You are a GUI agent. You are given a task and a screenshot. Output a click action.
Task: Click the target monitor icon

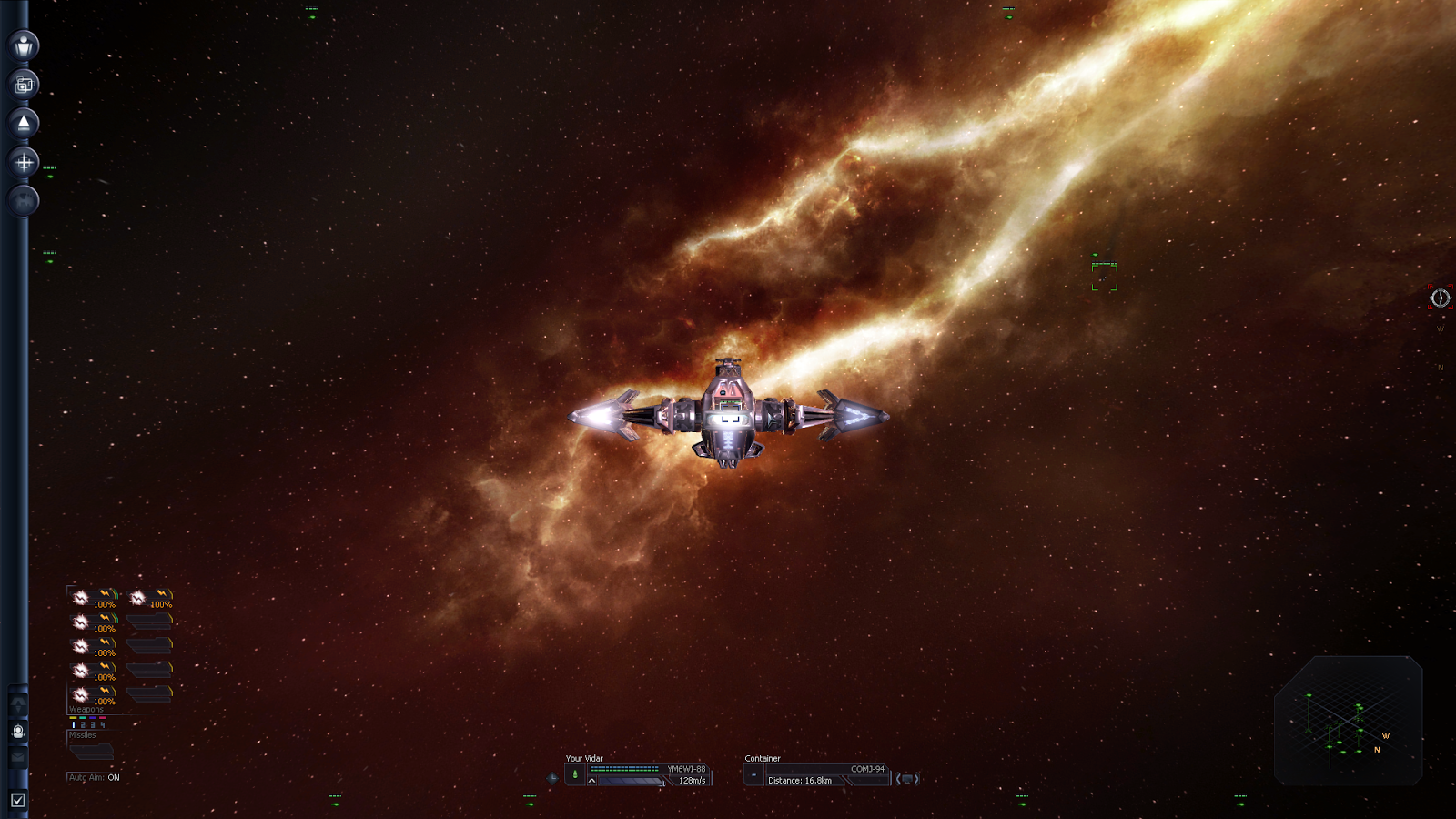click(907, 779)
